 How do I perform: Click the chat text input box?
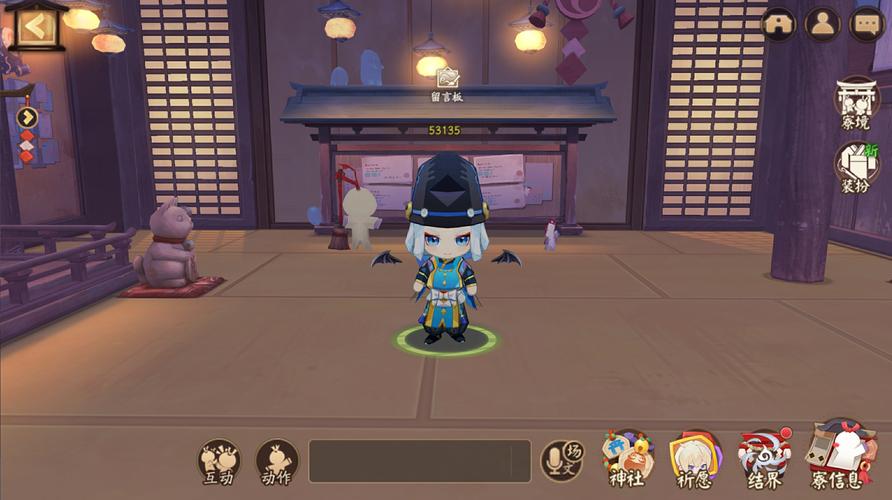click(419, 461)
